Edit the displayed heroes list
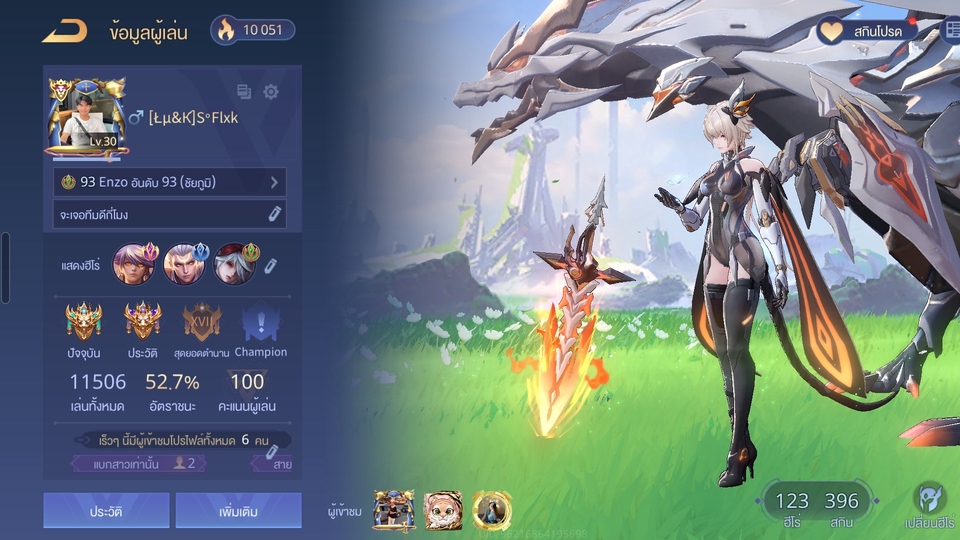Screen dimensions: 960x540 point(270,265)
